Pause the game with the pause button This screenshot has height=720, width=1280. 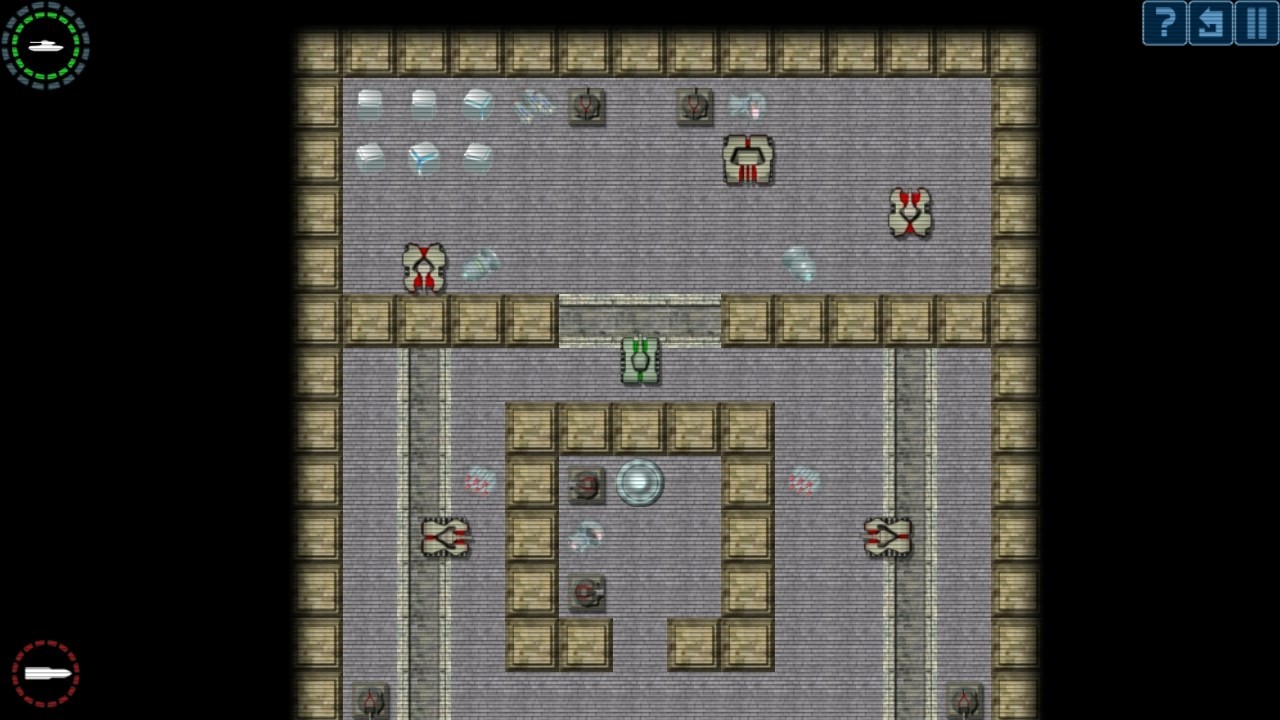[x=1256, y=23]
